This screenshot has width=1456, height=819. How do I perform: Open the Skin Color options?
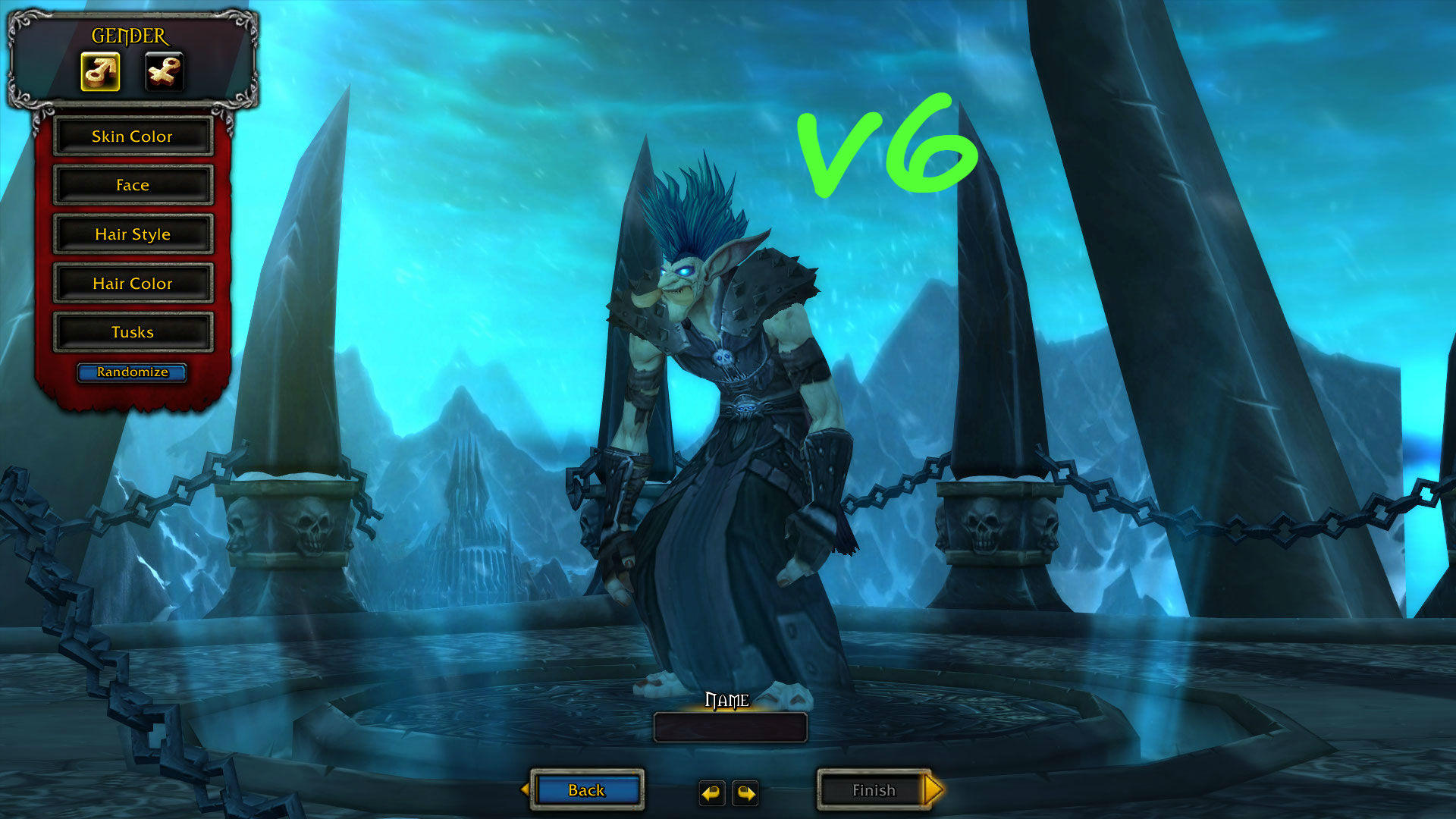tap(133, 136)
